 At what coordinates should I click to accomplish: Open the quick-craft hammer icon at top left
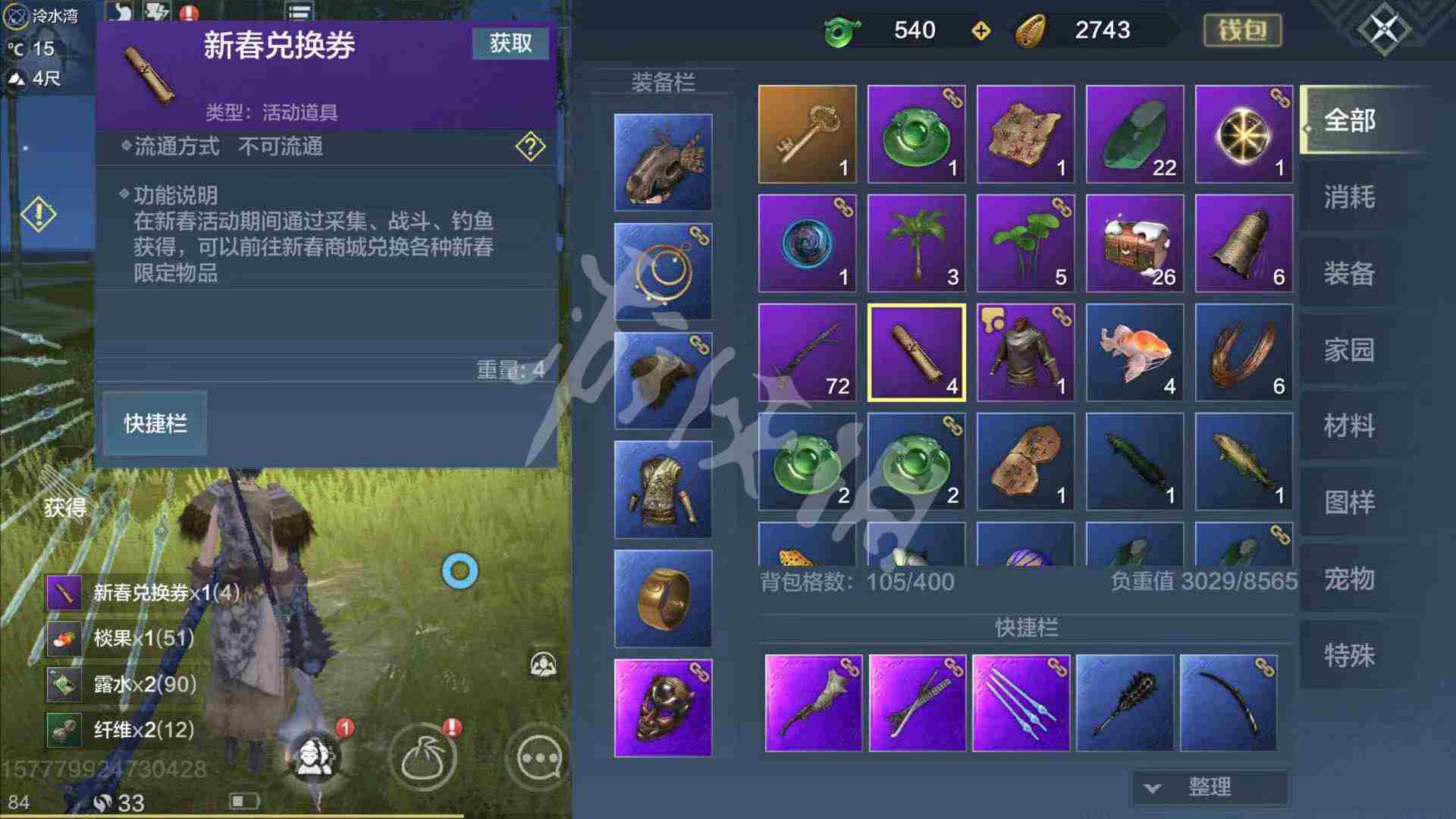pyautogui.click(x=157, y=11)
